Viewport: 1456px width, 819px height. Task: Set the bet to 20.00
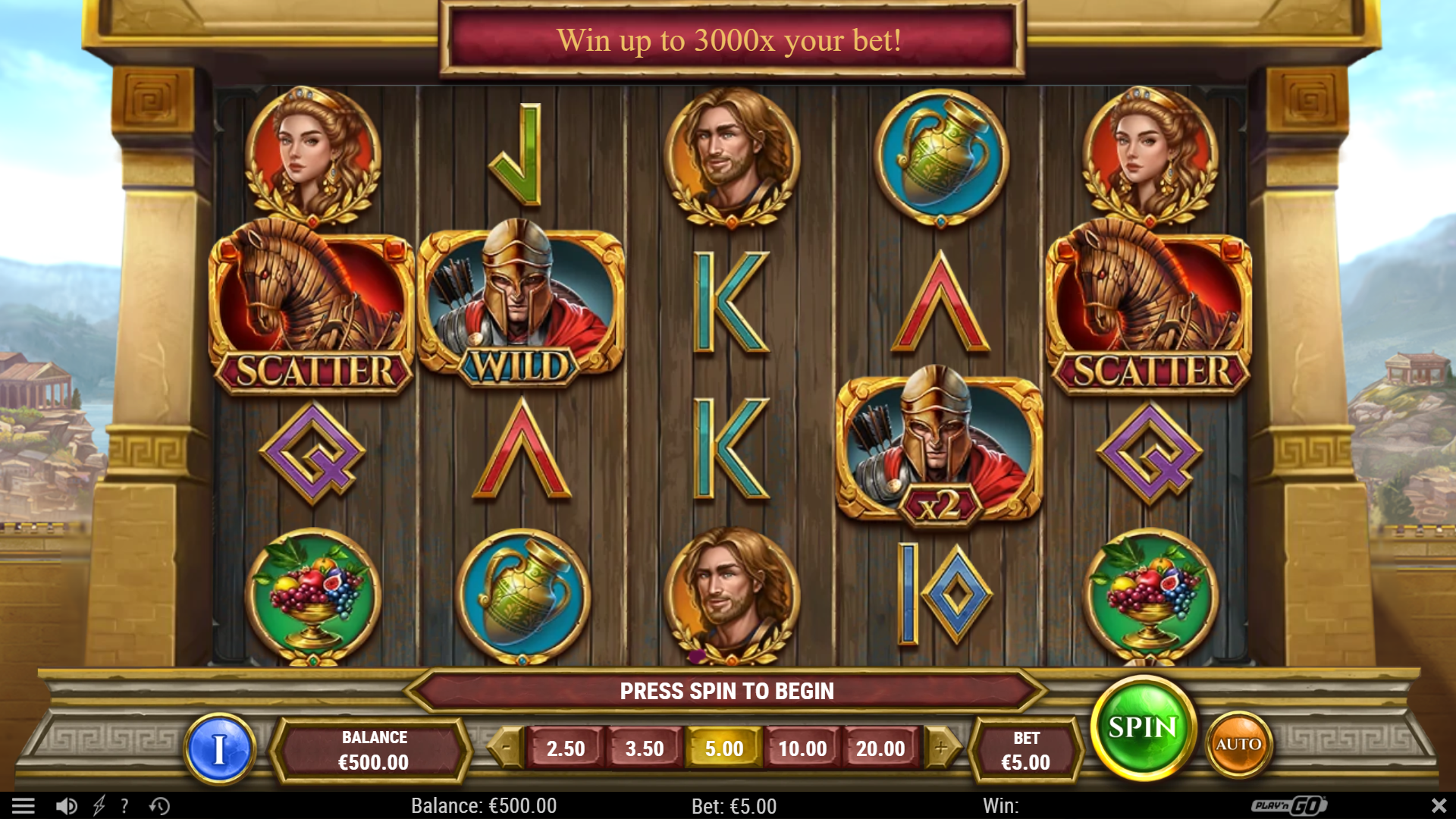880,748
